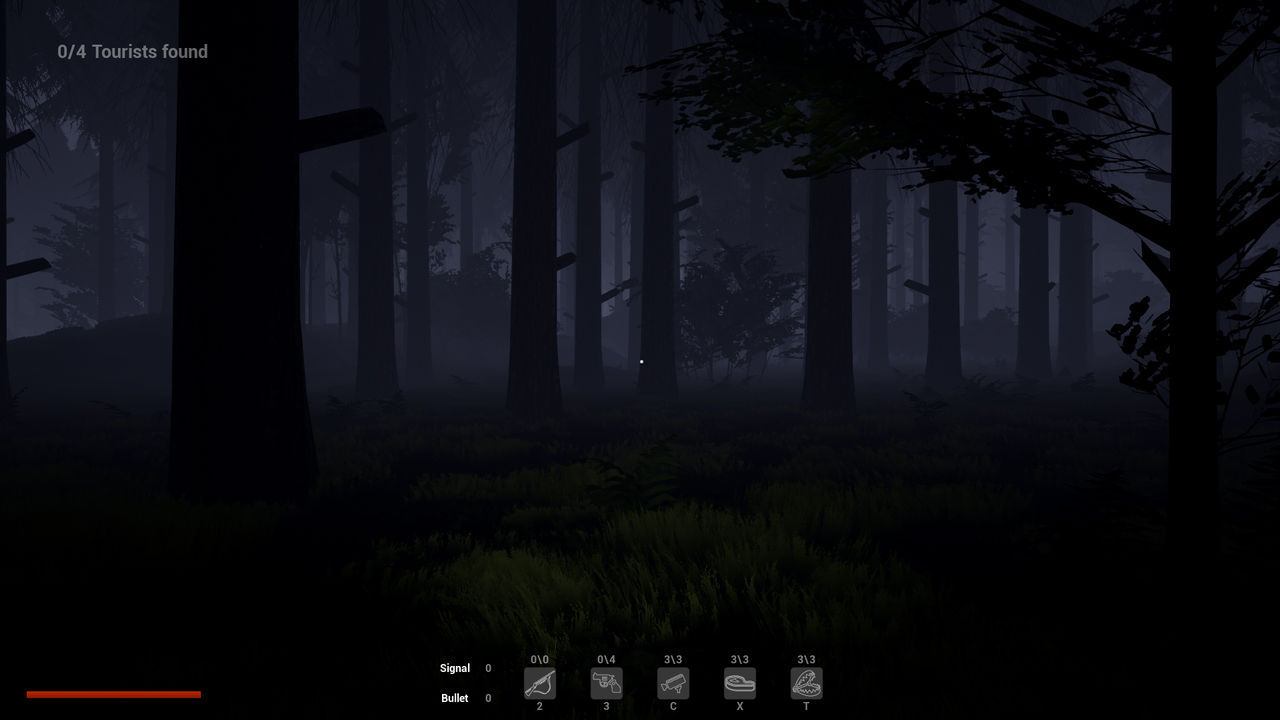
Task: Click the keybind label 2 under the rifle
Action: (540, 705)
